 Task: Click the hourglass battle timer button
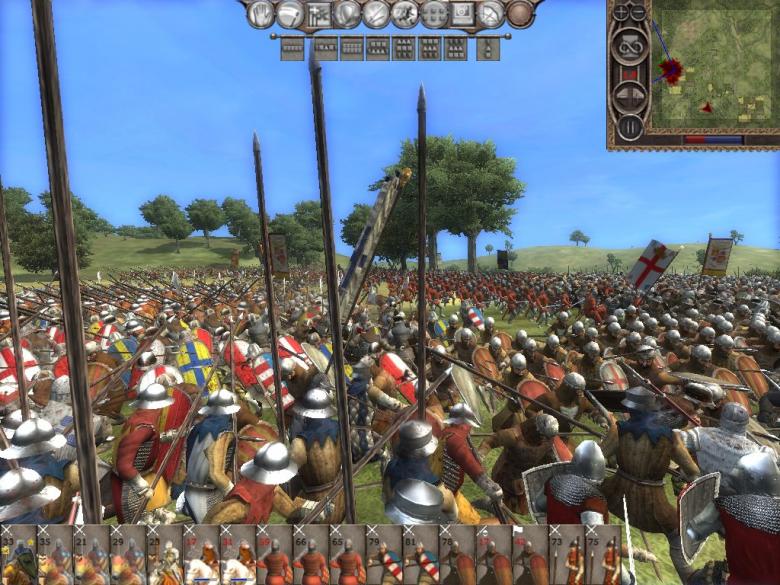(629, 45)
